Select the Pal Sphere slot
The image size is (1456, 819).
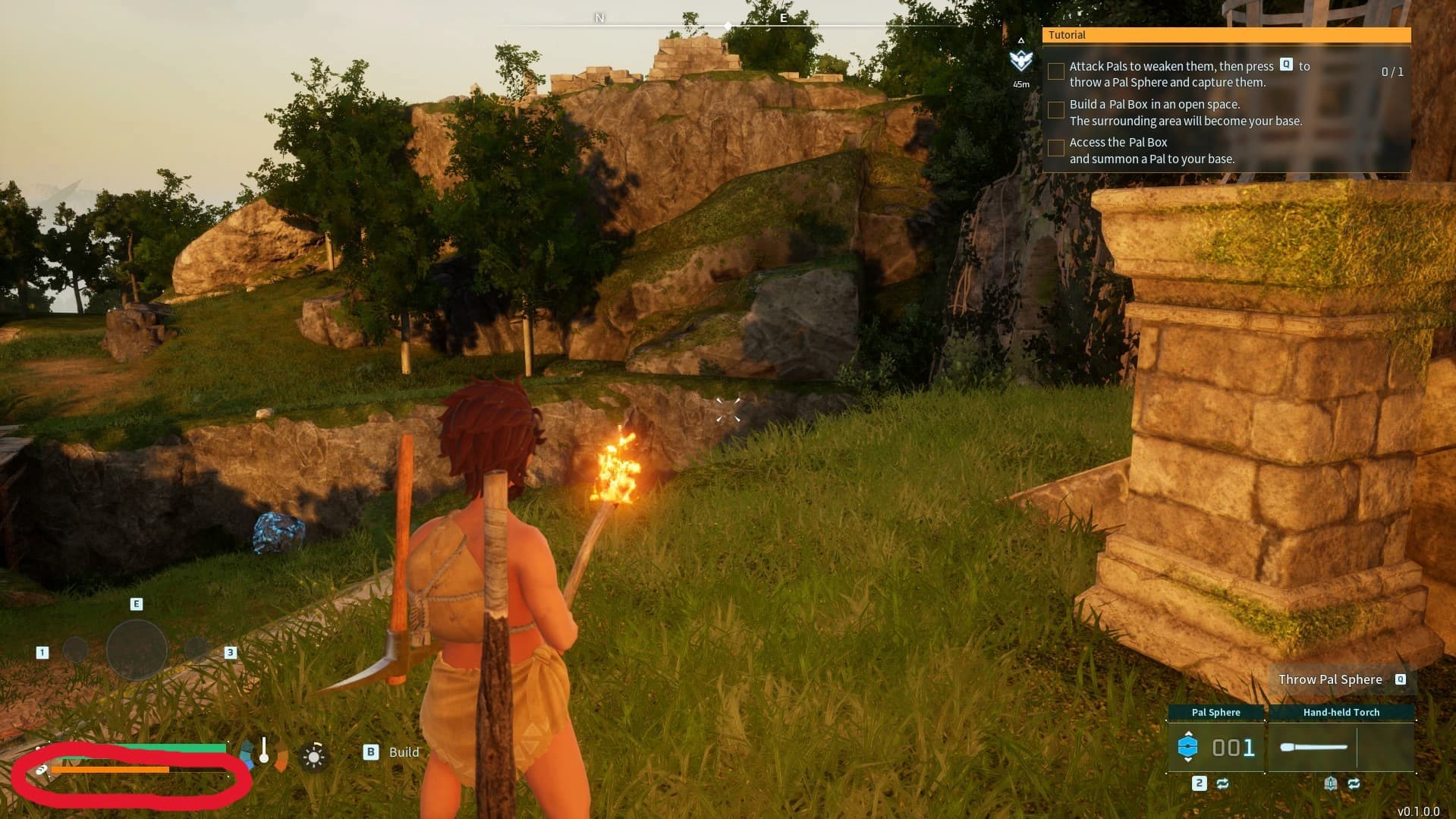(x=1215, y=748)
